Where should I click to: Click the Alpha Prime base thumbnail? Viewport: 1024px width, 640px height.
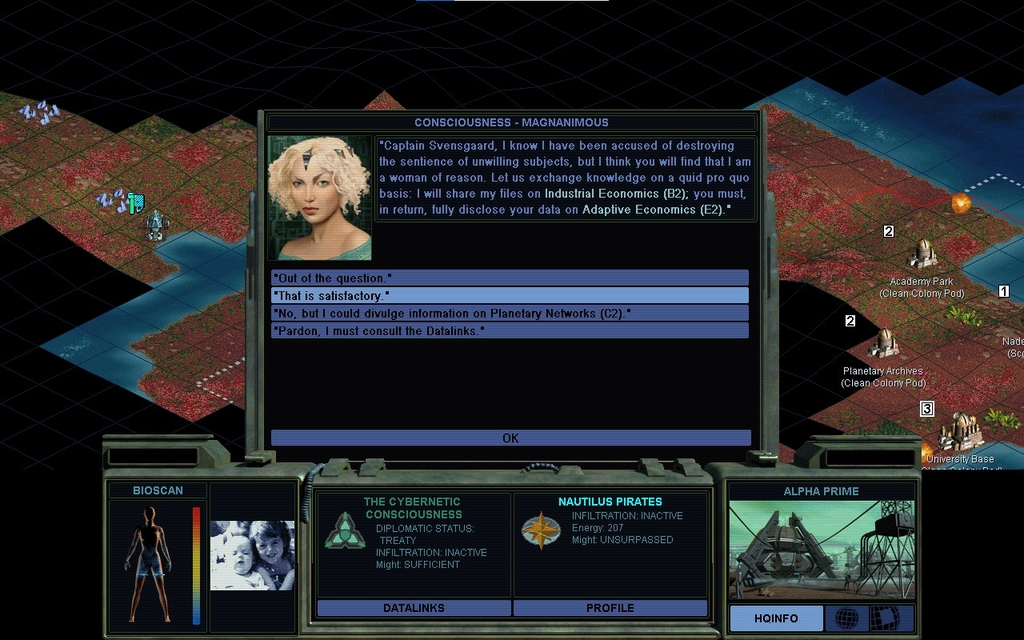(820, 550)
